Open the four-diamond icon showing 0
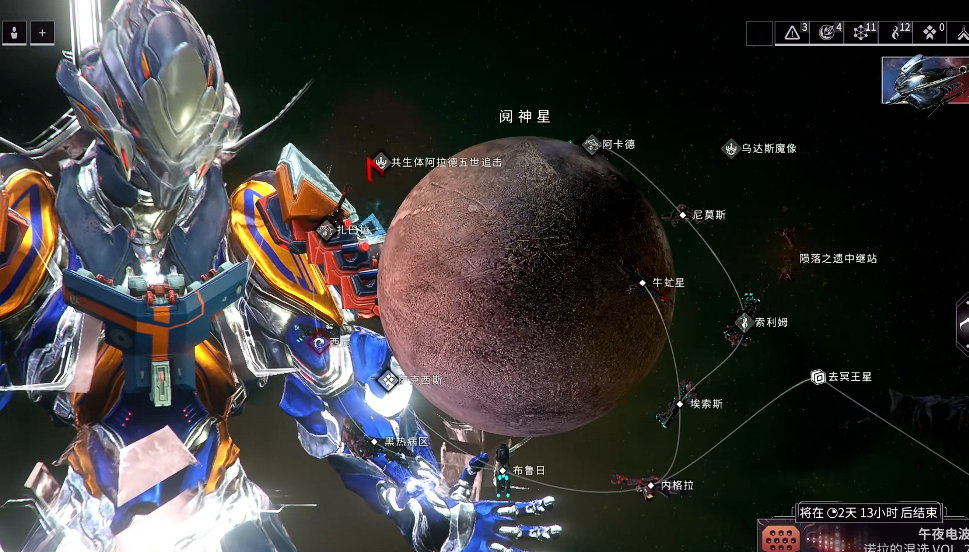 tap(931, 33)
